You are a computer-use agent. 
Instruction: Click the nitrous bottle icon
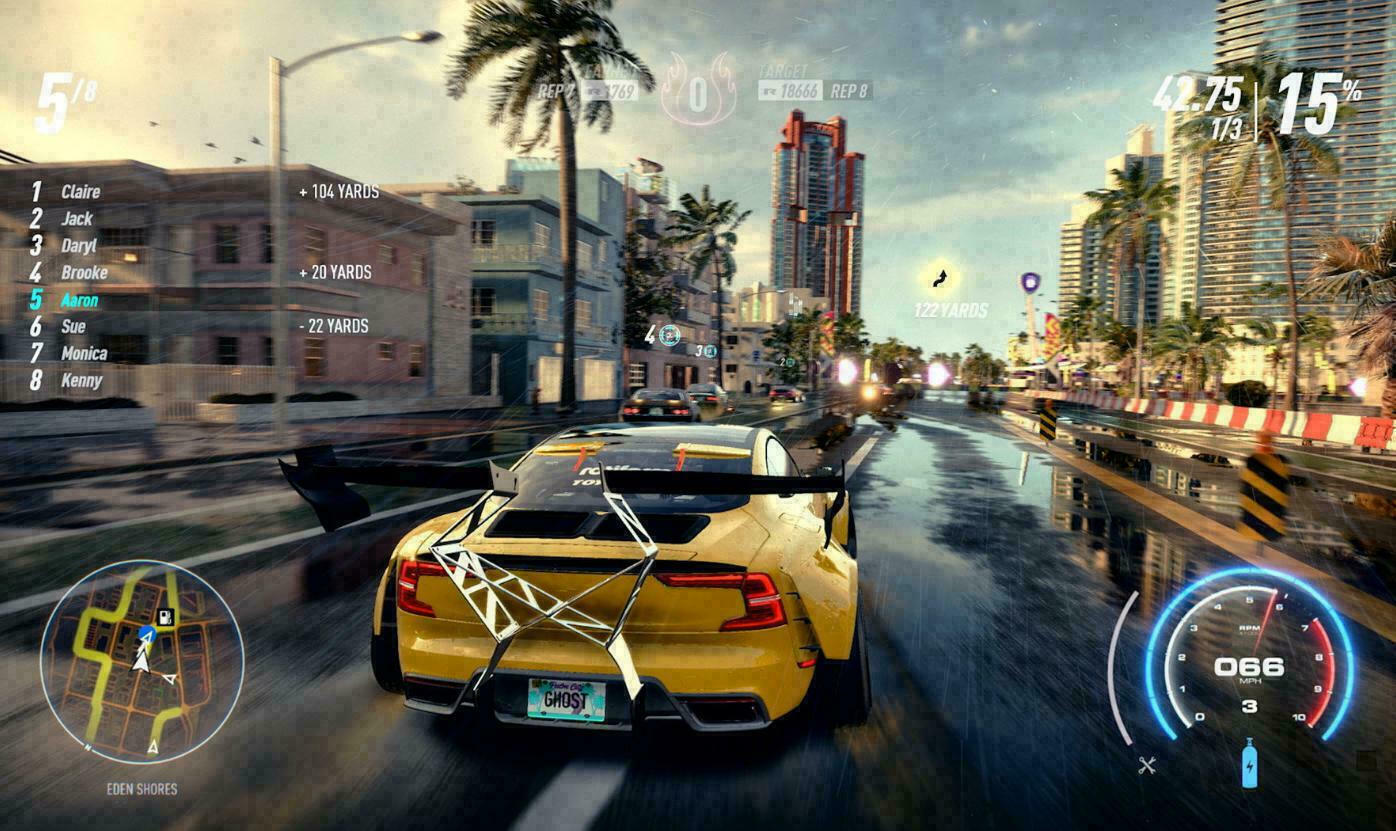click(1249, 763)
